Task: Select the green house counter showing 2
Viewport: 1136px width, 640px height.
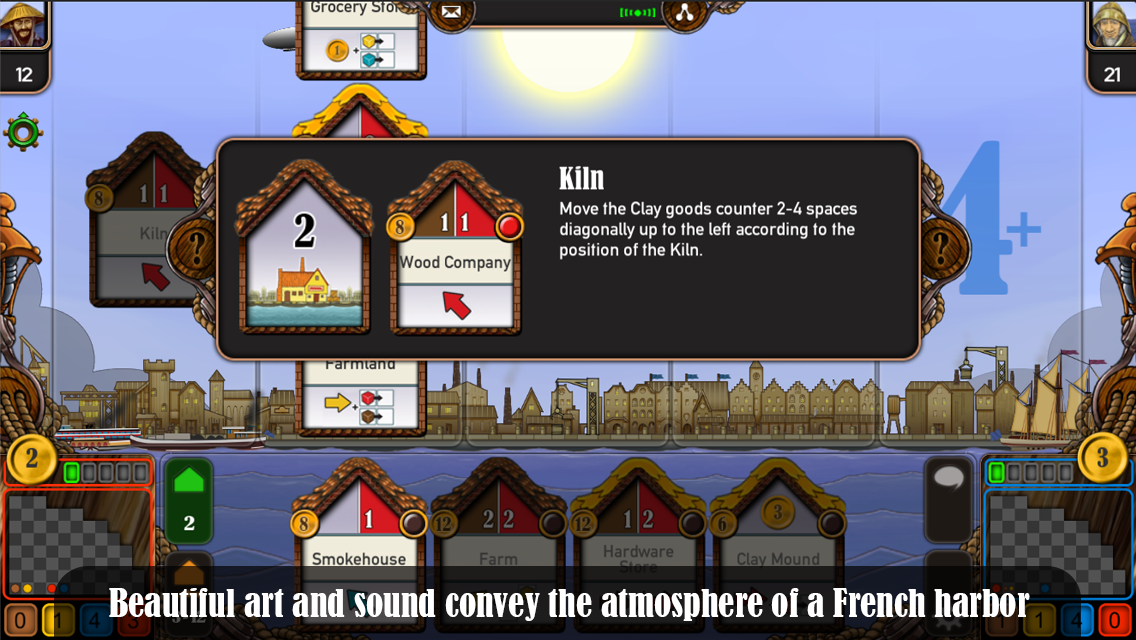Action: [189, 500]
